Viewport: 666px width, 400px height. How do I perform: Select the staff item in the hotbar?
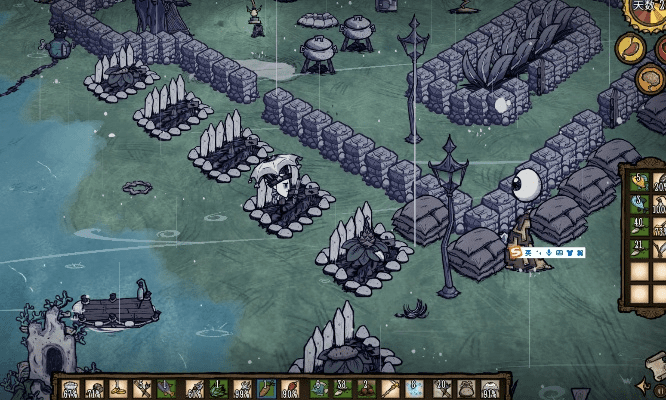coord(392,389)
